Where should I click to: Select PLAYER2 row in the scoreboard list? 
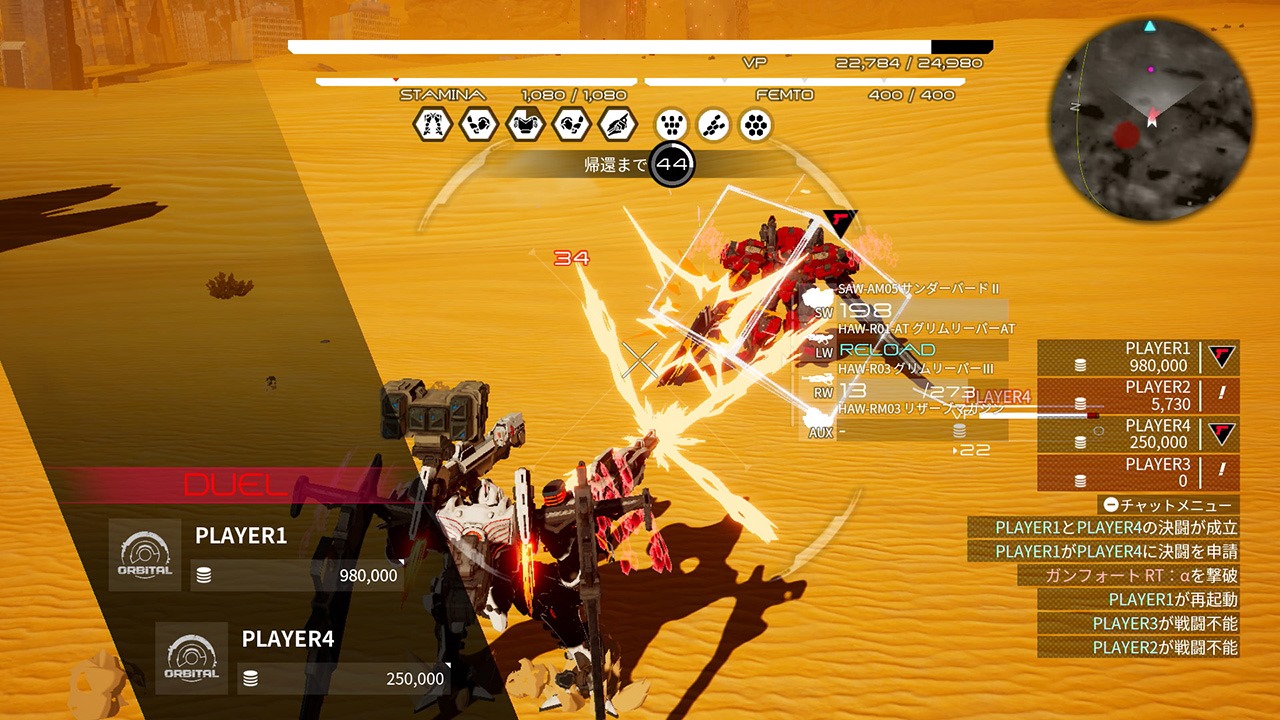[x=1138, y=396]
